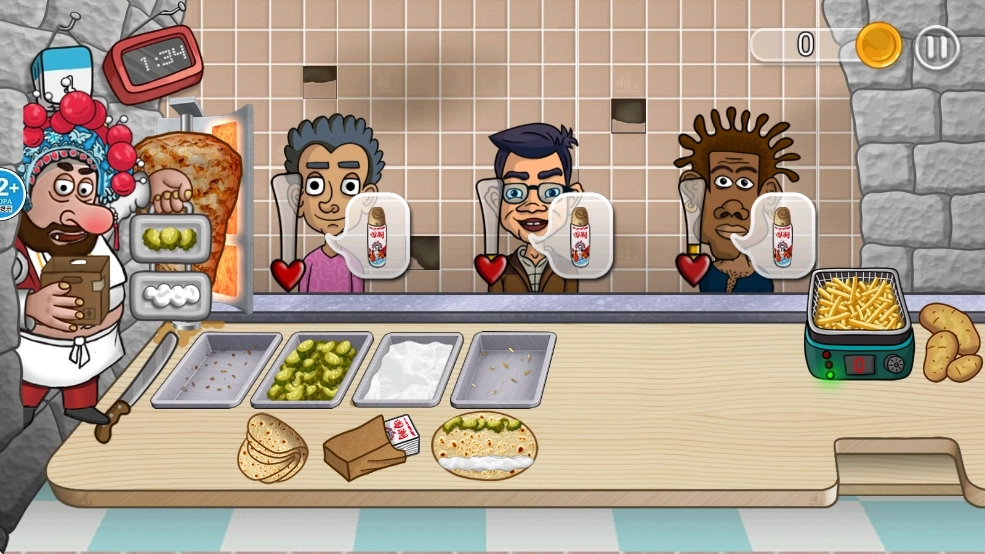Select the white sauce tray

[x=408, y=368]
